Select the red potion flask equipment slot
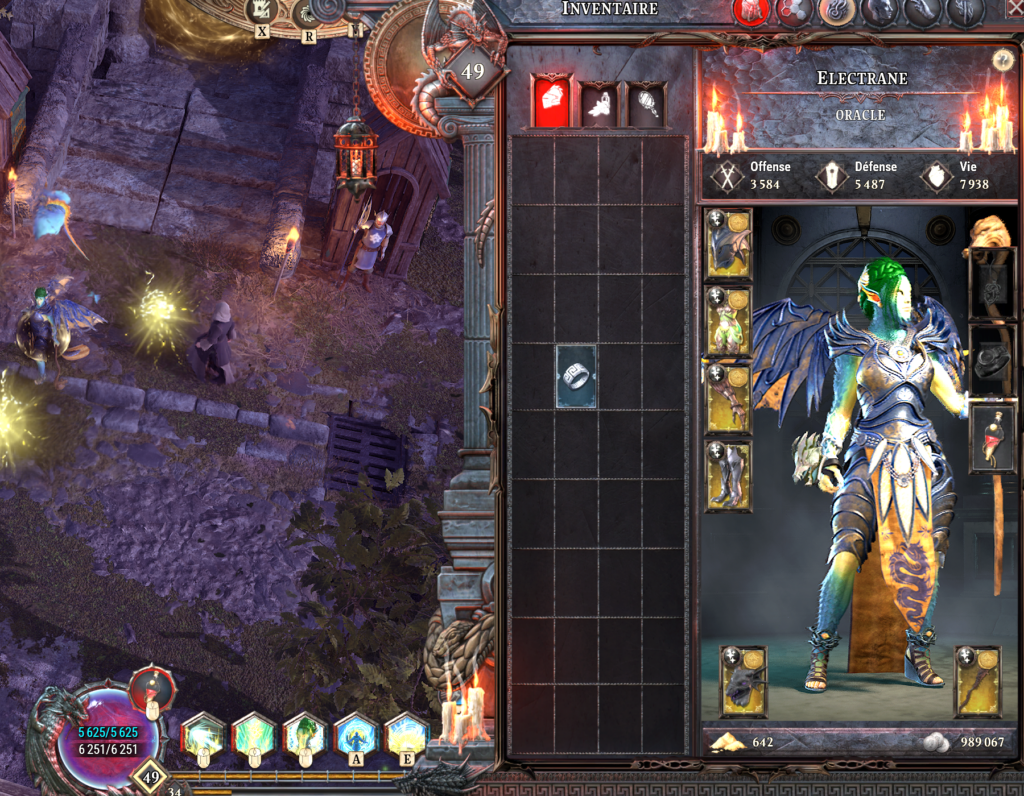The height and width of the screenshot is (796, 1024). point(992,438)
